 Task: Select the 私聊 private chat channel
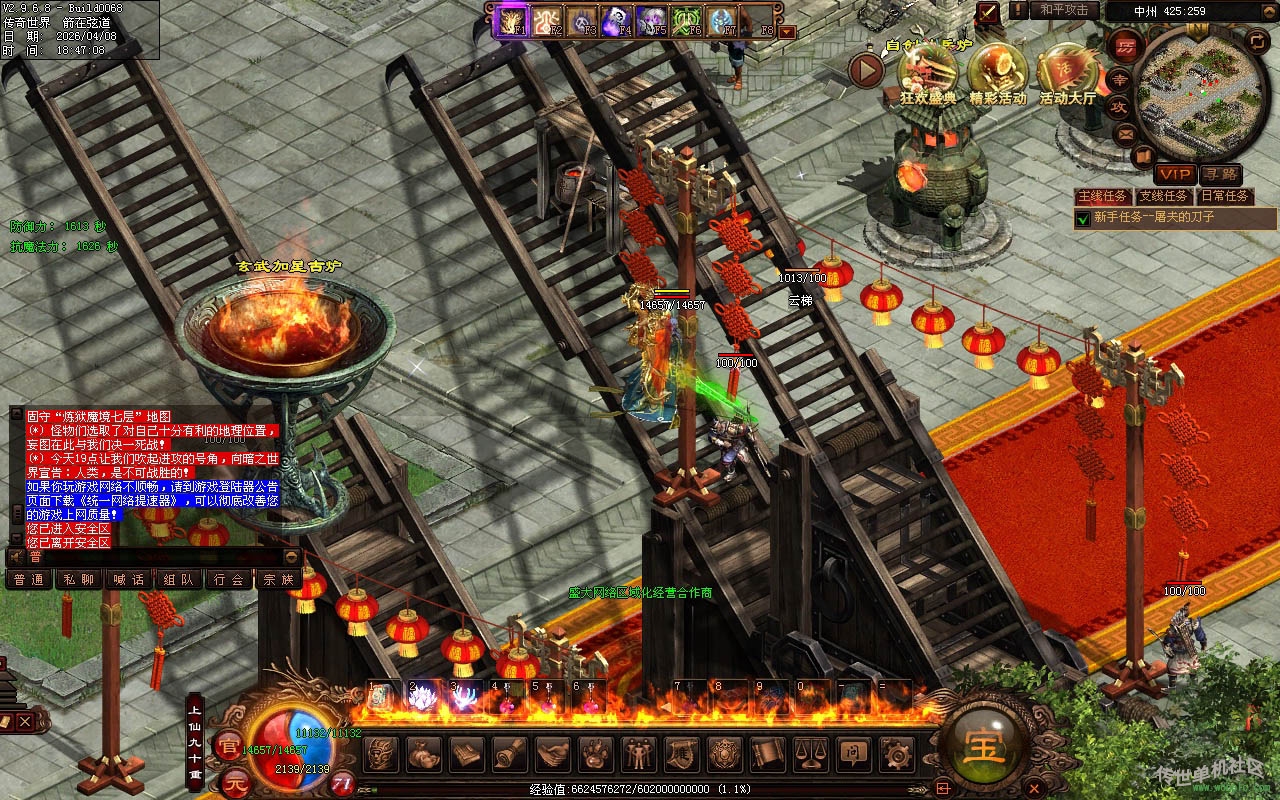point(79,579)
